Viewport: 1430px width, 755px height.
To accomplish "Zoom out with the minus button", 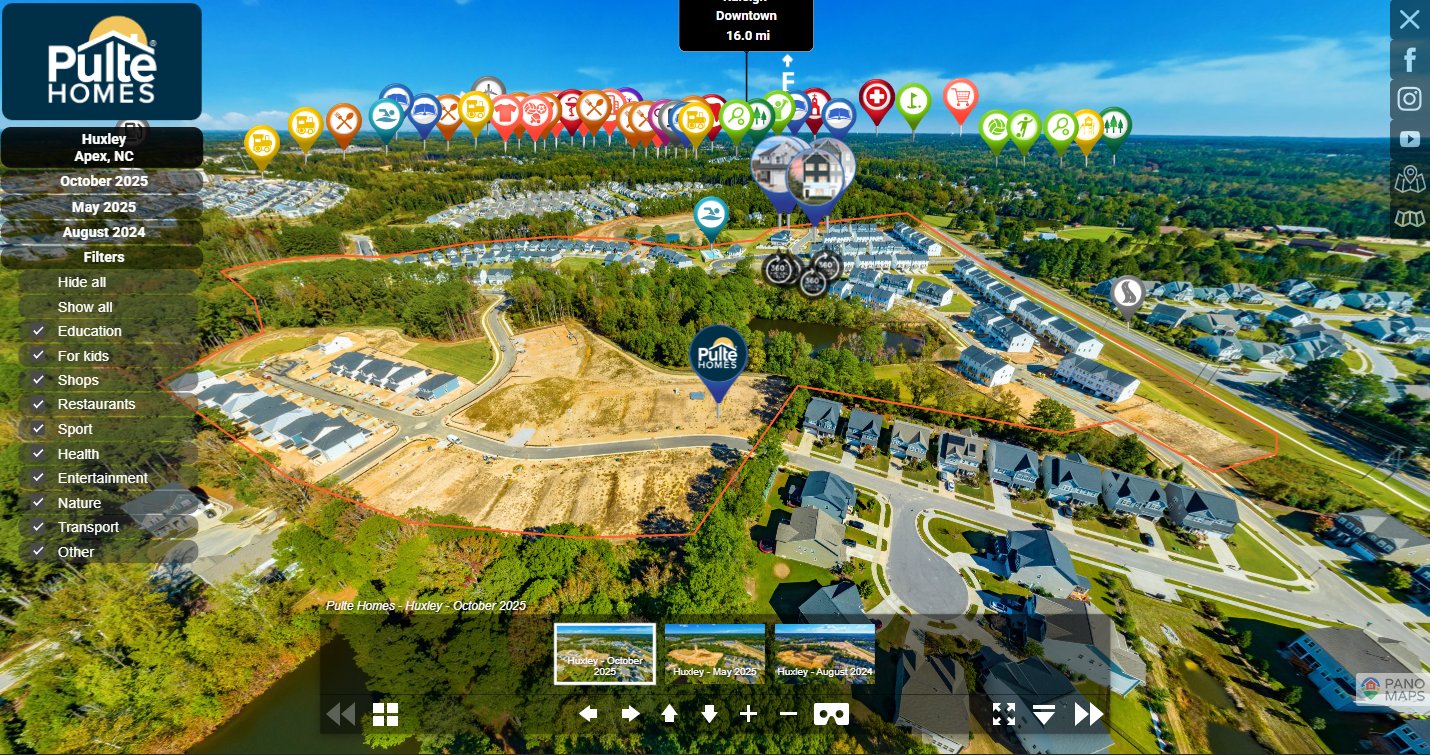I will [x=788, y=714].
